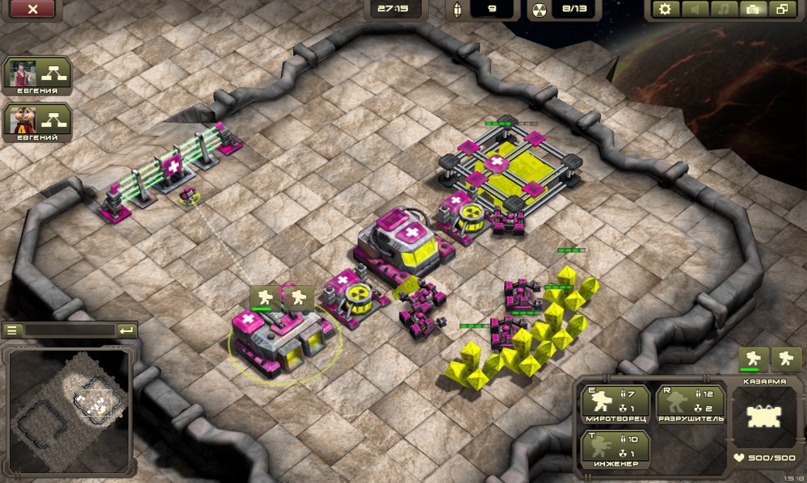Train a Миротворец unit
The image size is (807, 483).
click(616, 405)
